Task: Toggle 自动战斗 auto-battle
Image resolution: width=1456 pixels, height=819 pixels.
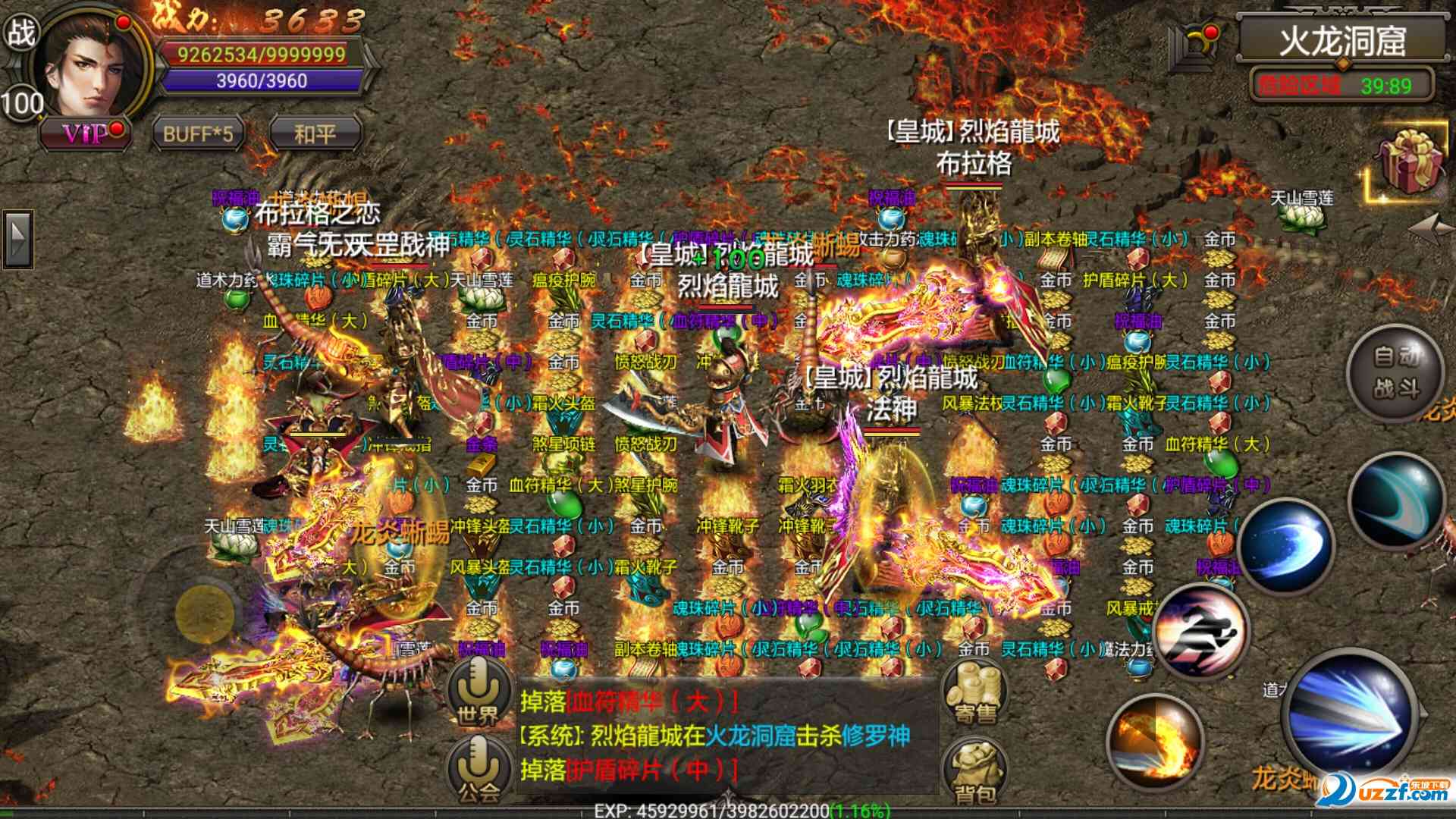Action: (x=1395, y=372)
